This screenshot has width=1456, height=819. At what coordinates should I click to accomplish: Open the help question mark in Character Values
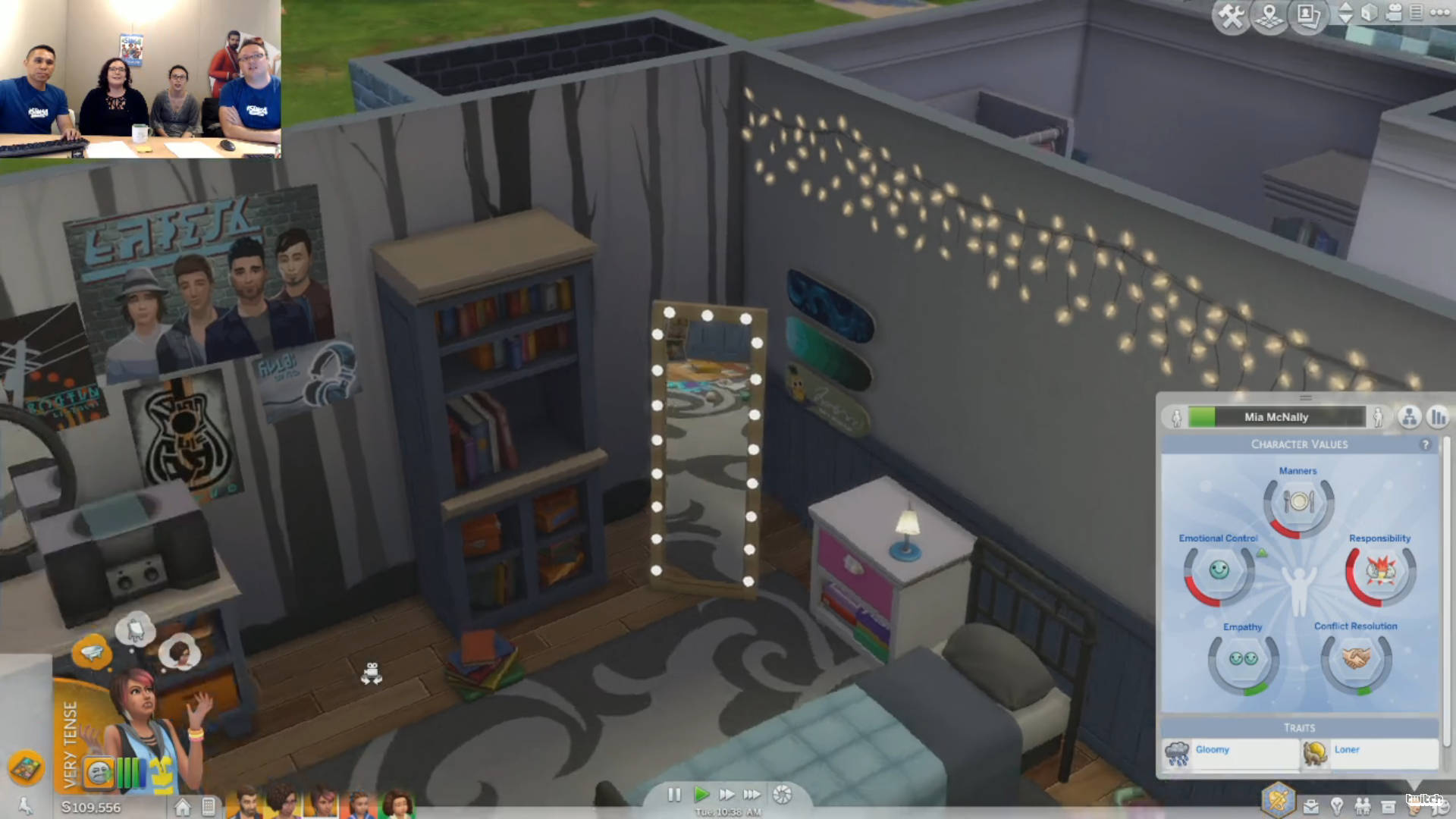pyautogui.click(x=1426, y=444)
